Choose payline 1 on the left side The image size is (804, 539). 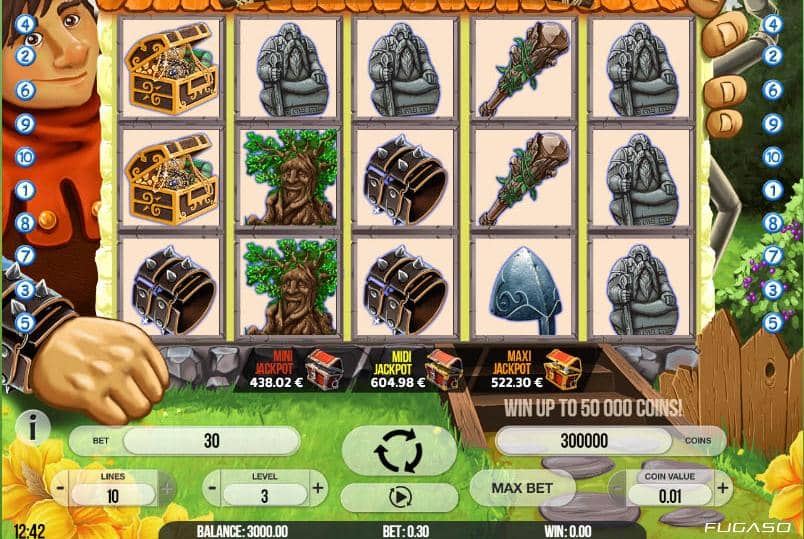(x=26, y=189)
